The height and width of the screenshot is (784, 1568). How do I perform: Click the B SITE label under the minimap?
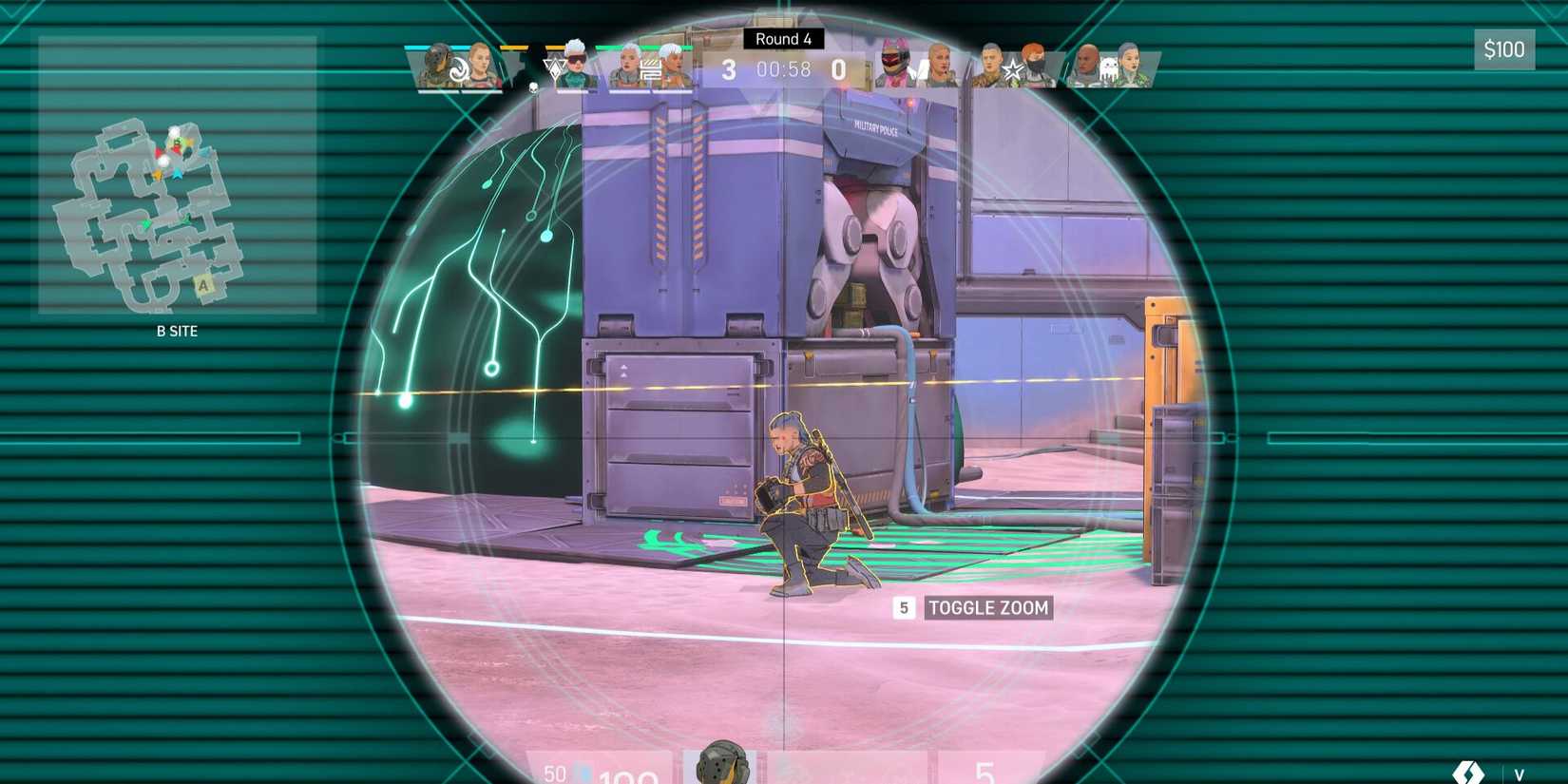(x=176, y=331)
